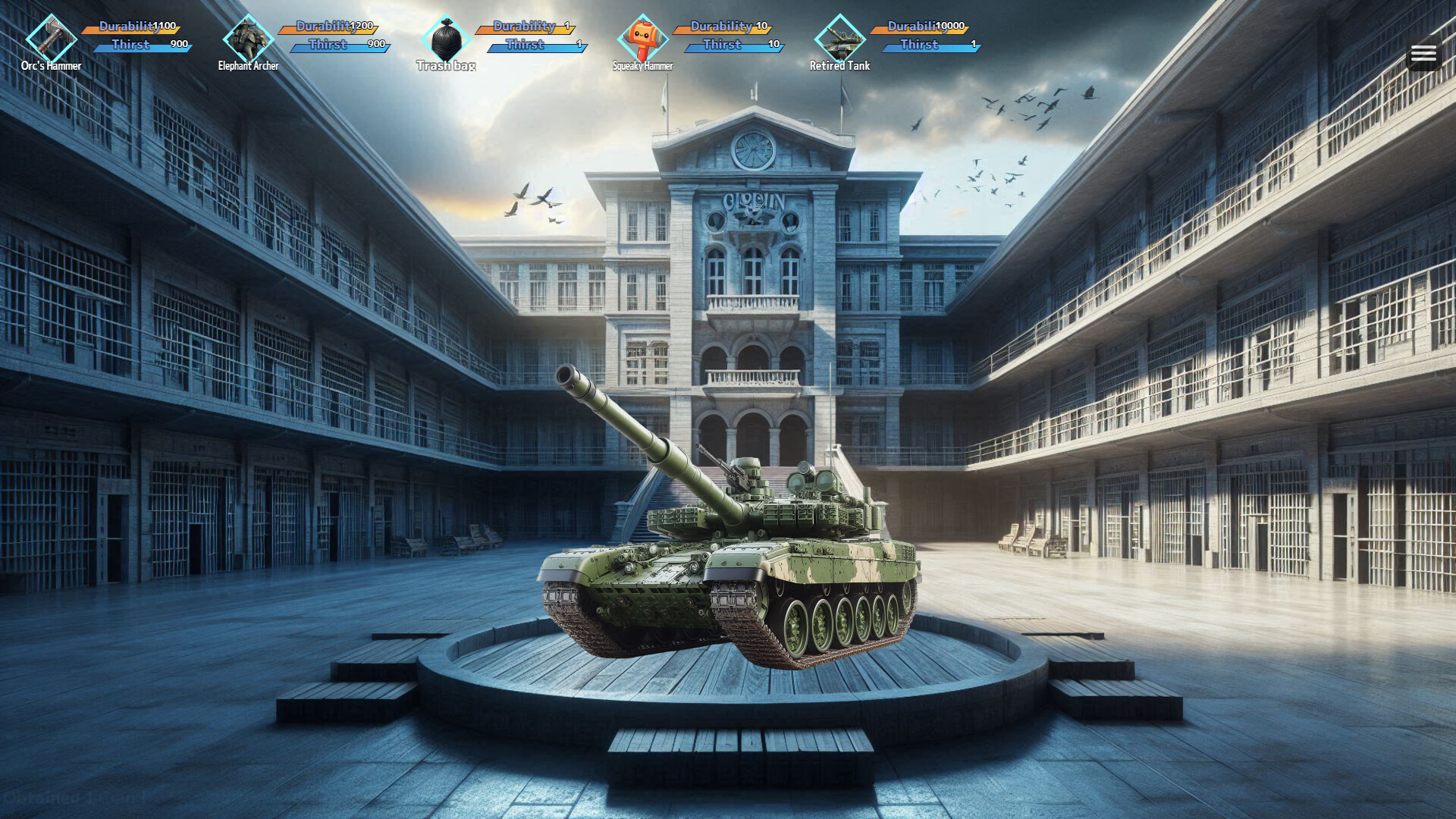Pick the Trash bag item
This screenshot has width=1456, height=819.
coord(446,38)
